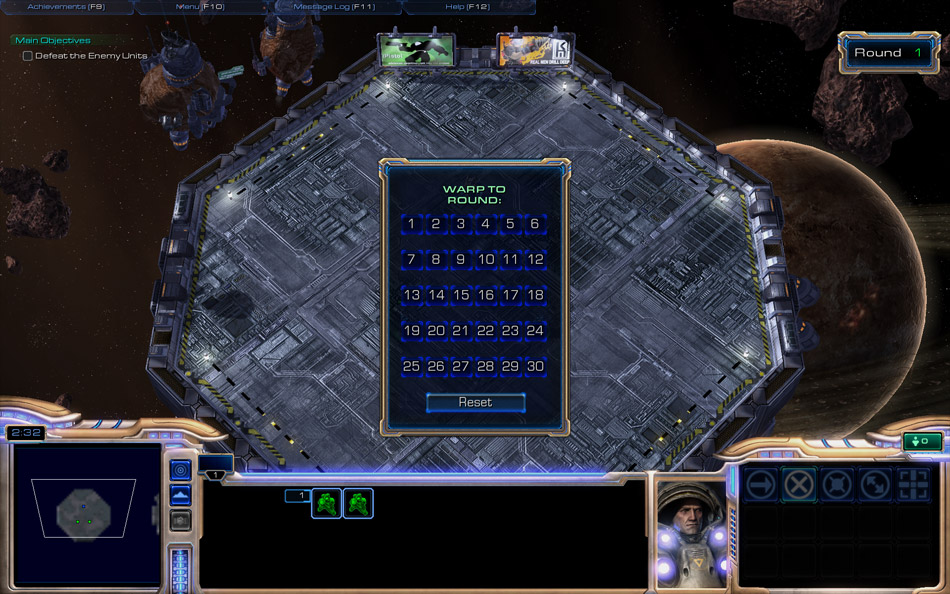This screenshot has height=594, width=950.
Task: Select the first marine wireframe
Action: 327,503
